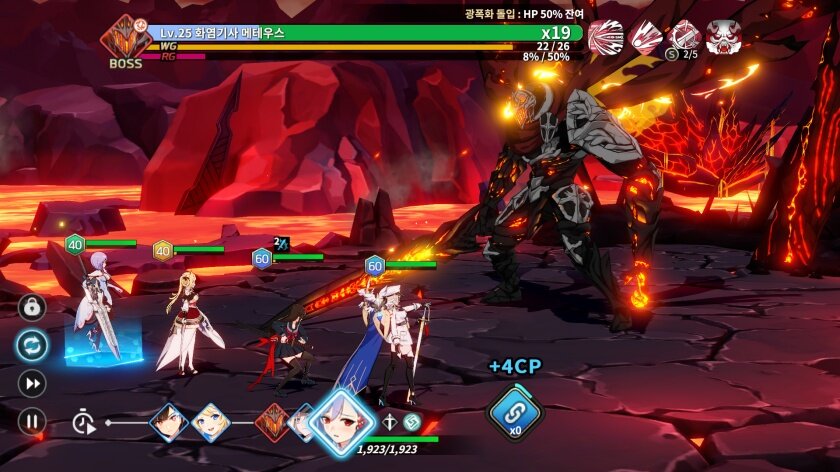Activate the fast-forward speed button
This screenshot has height=472, width=840.
pyautogui.click(x=31, y=383)
